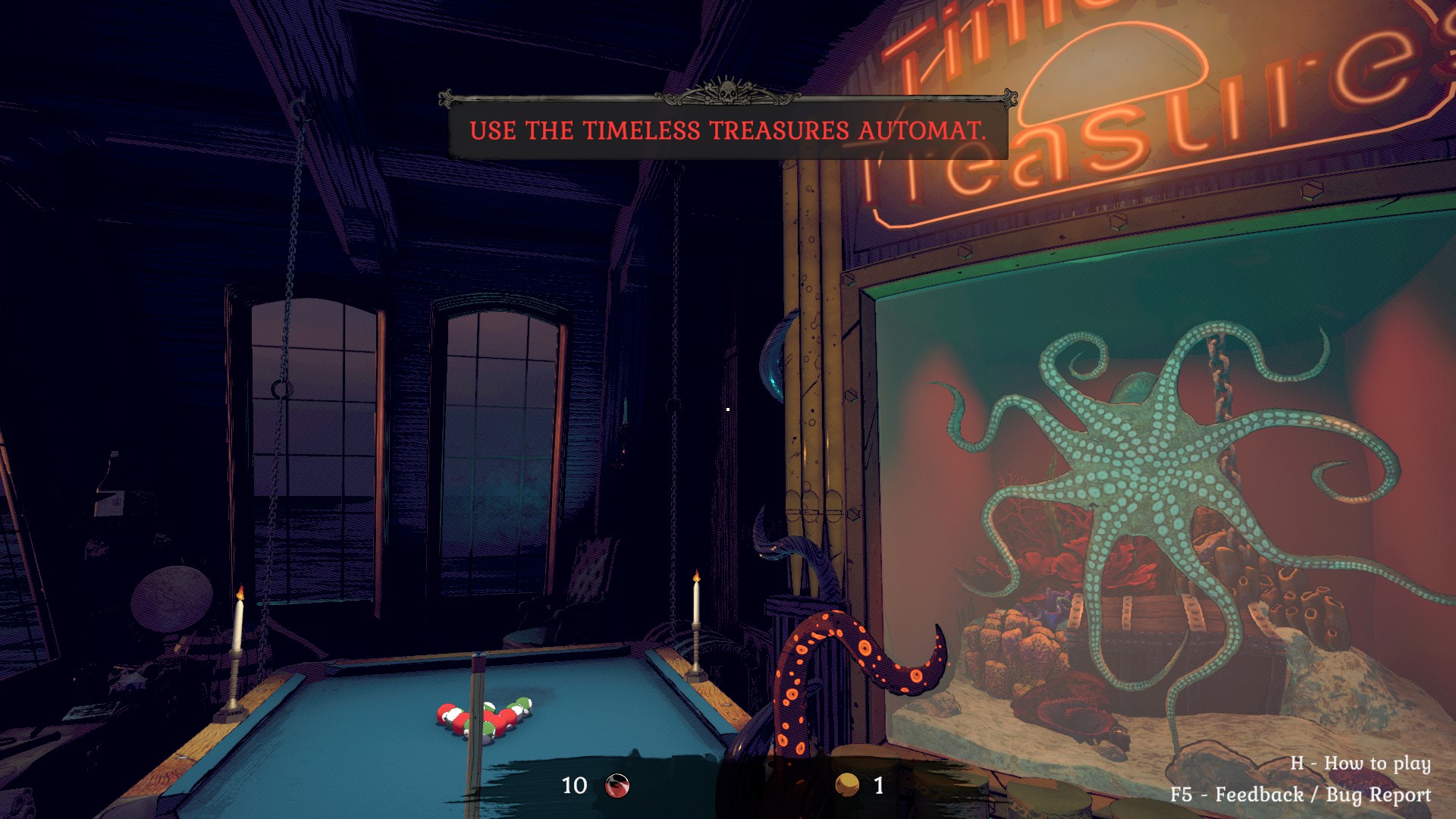Screen dimensions: 1456x819
Task: Select the crosshair dot at screen center
Action: coord(728,409)
